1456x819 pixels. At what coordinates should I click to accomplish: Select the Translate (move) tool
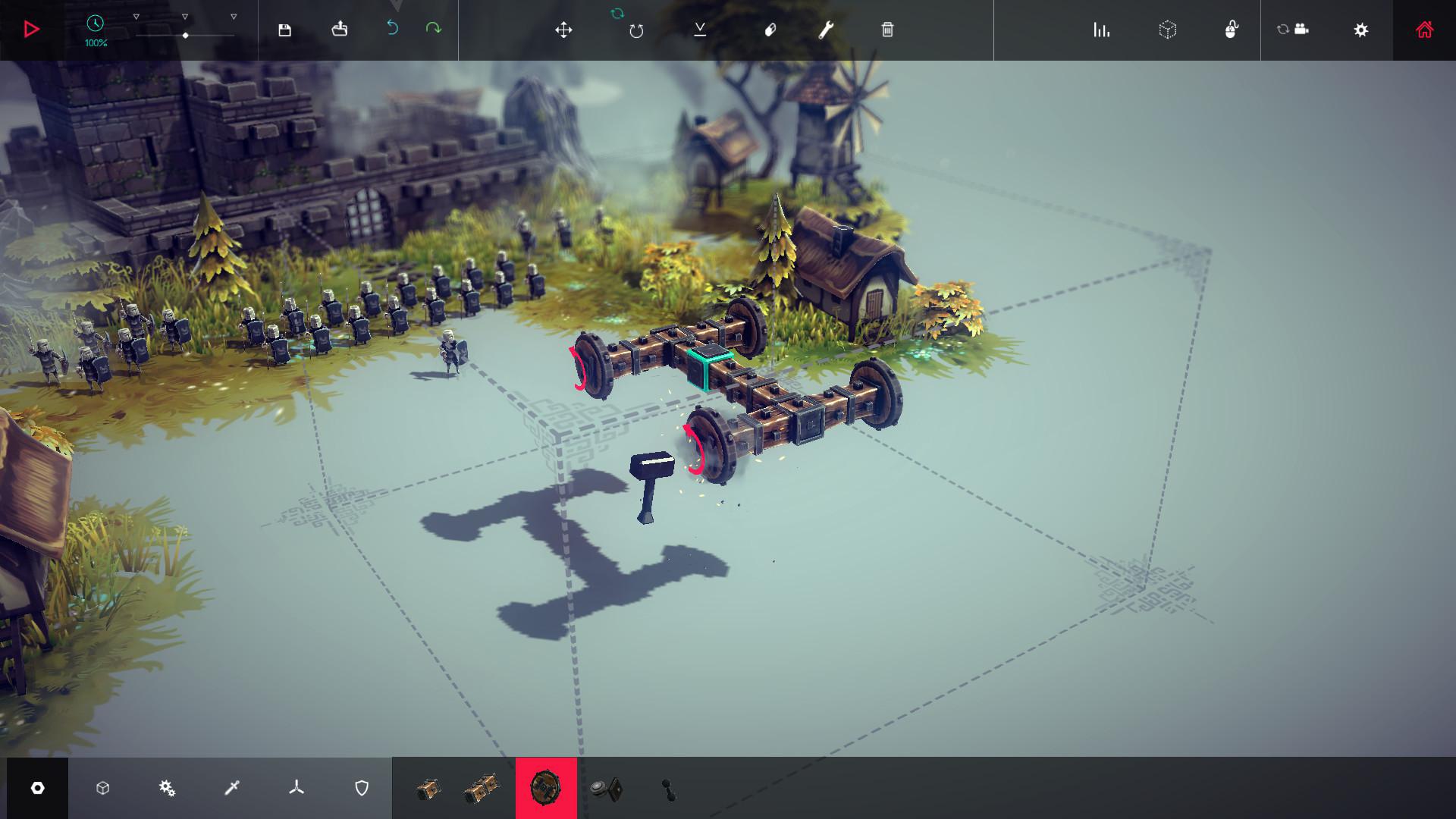[x=564, y=31]
